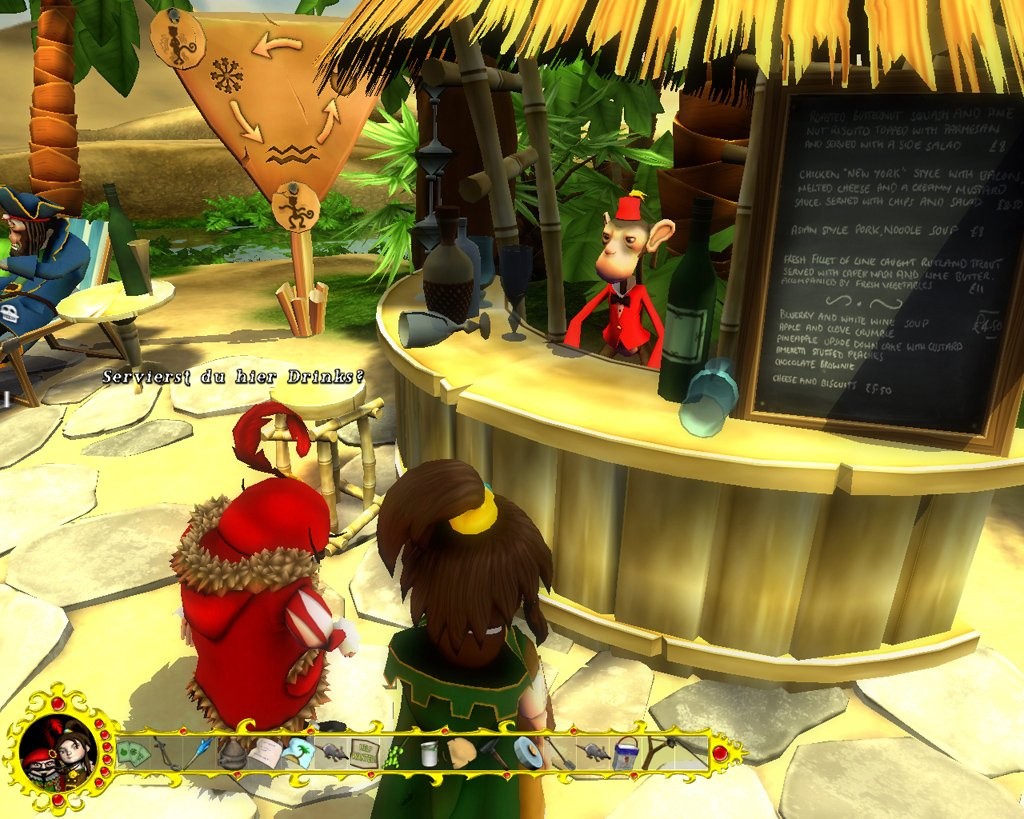1024x819 pixels.
Task: Choose the white cup item
Action: pyautogui.click(x=429, y=754)
